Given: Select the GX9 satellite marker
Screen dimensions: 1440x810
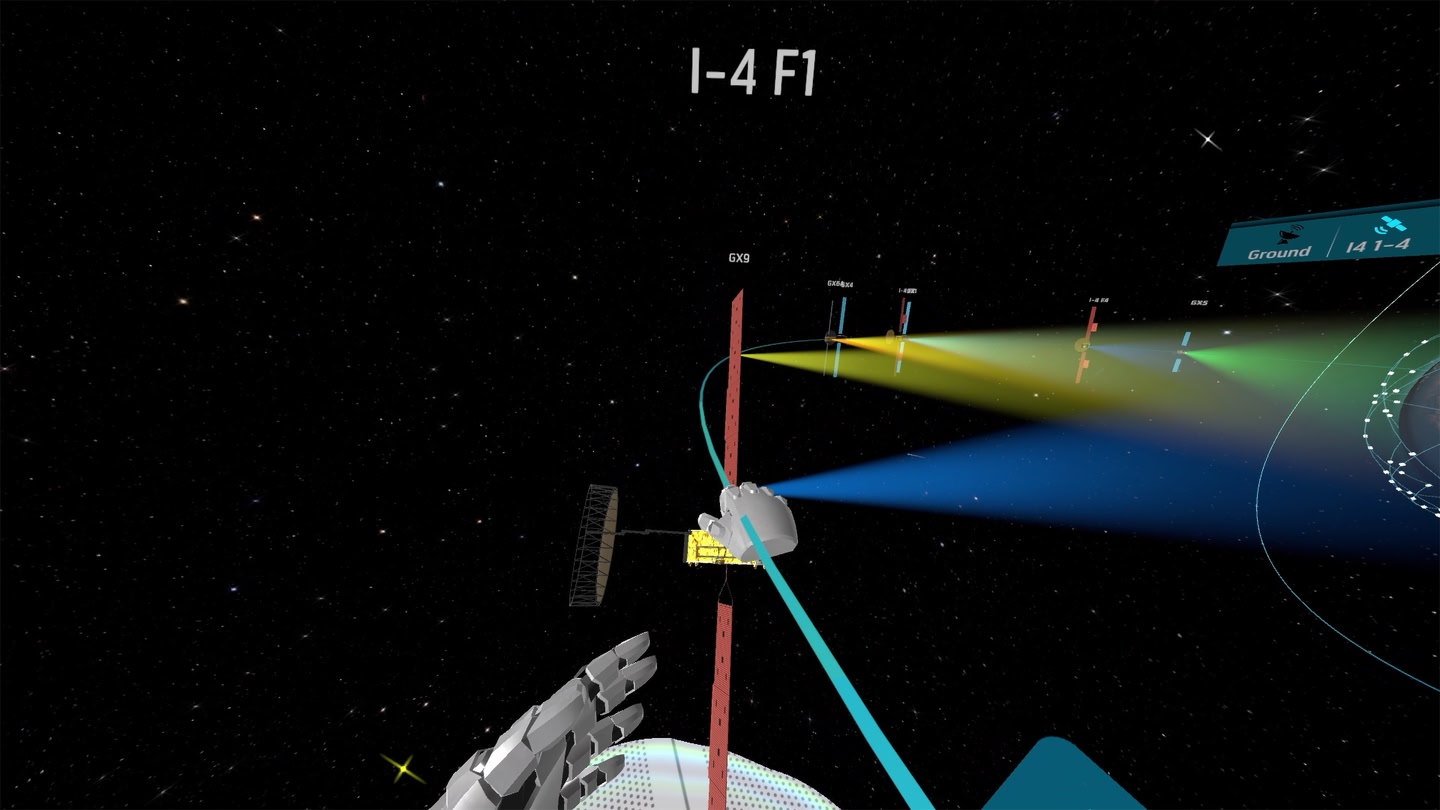Looking at the screenshot, I should click(741, 256).
